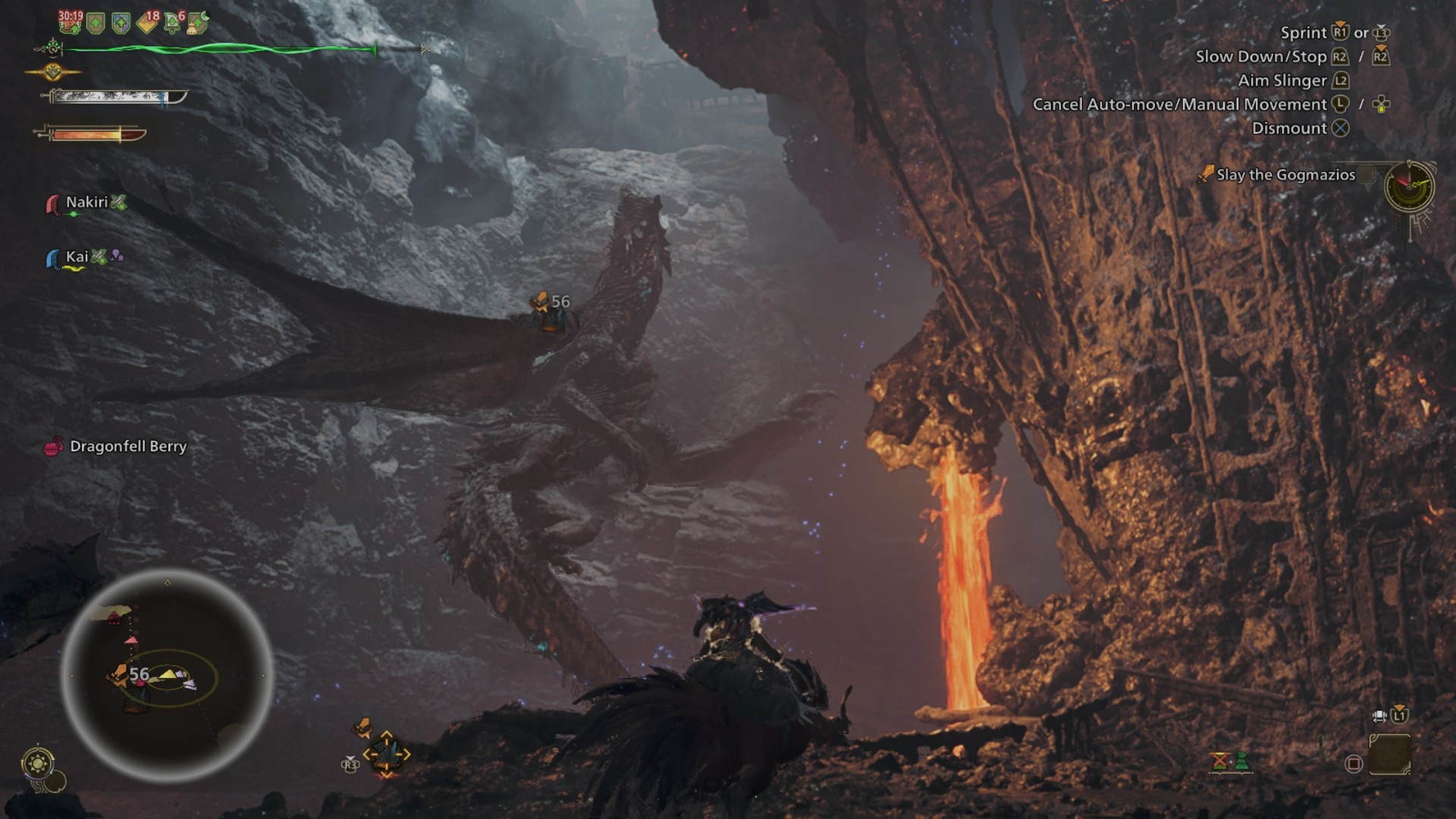Click the monster marker on the minimap

[120, 674]
